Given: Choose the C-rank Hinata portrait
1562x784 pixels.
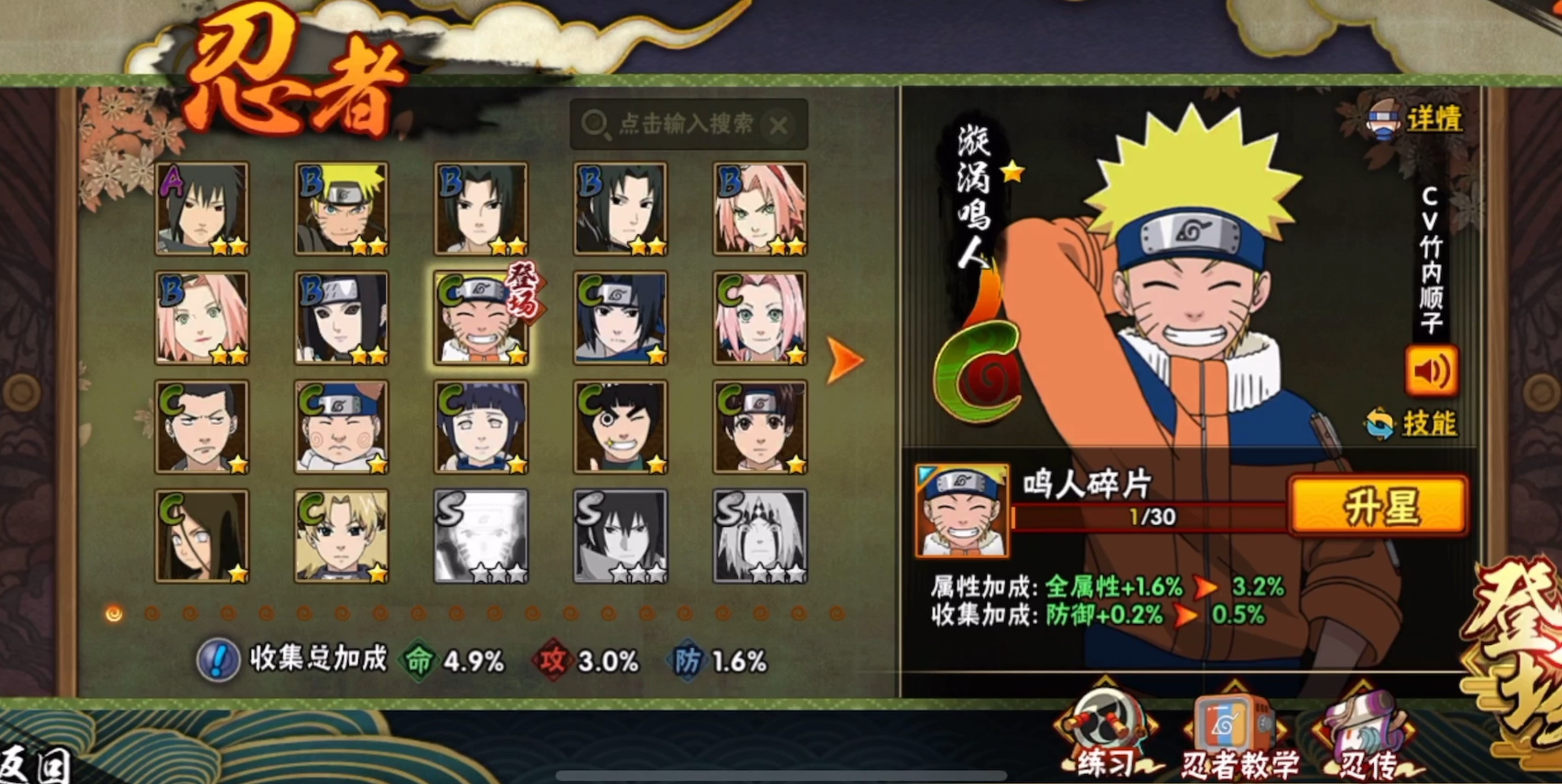Looking at the screenshot, I should pyautogui.click(x=481, y=427).
